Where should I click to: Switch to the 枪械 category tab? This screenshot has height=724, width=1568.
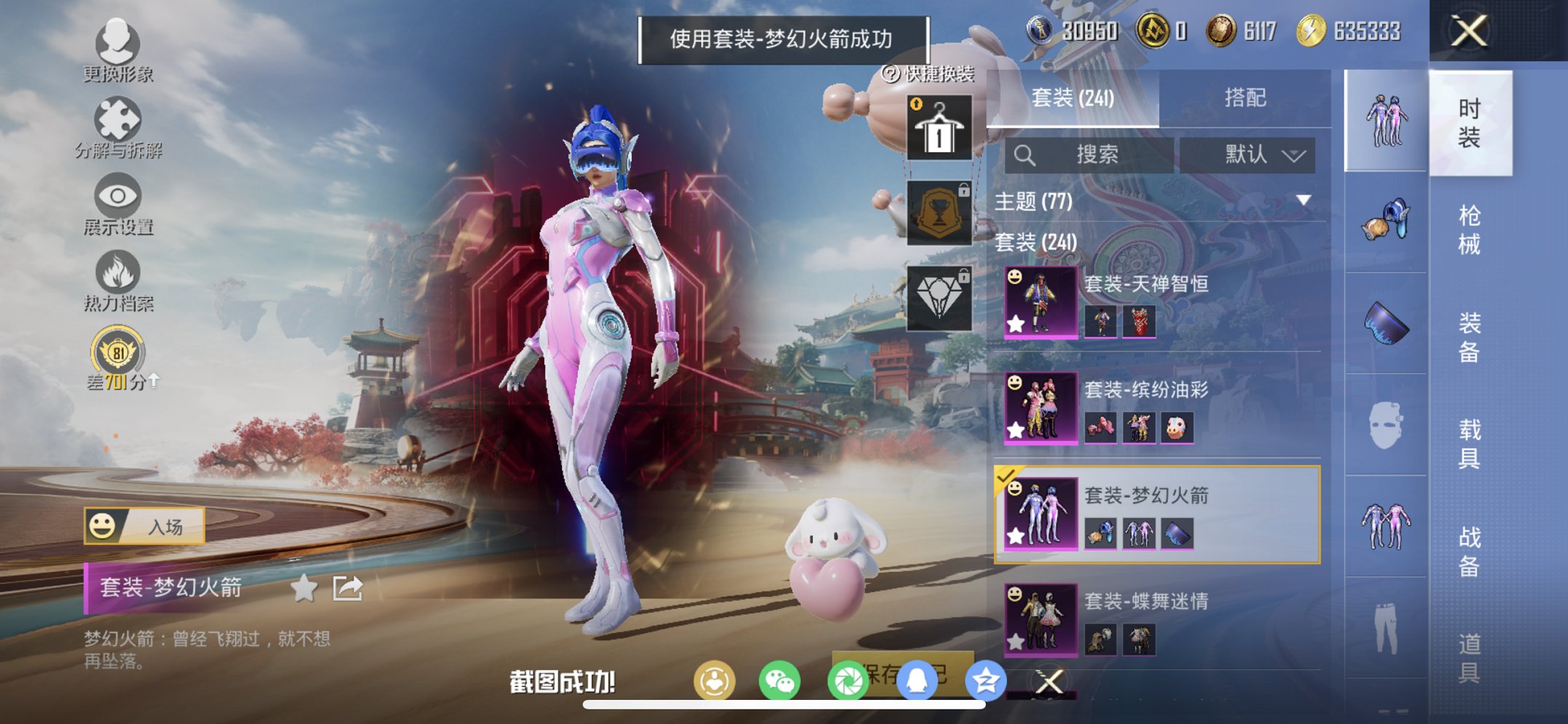tap(1470, 226)
